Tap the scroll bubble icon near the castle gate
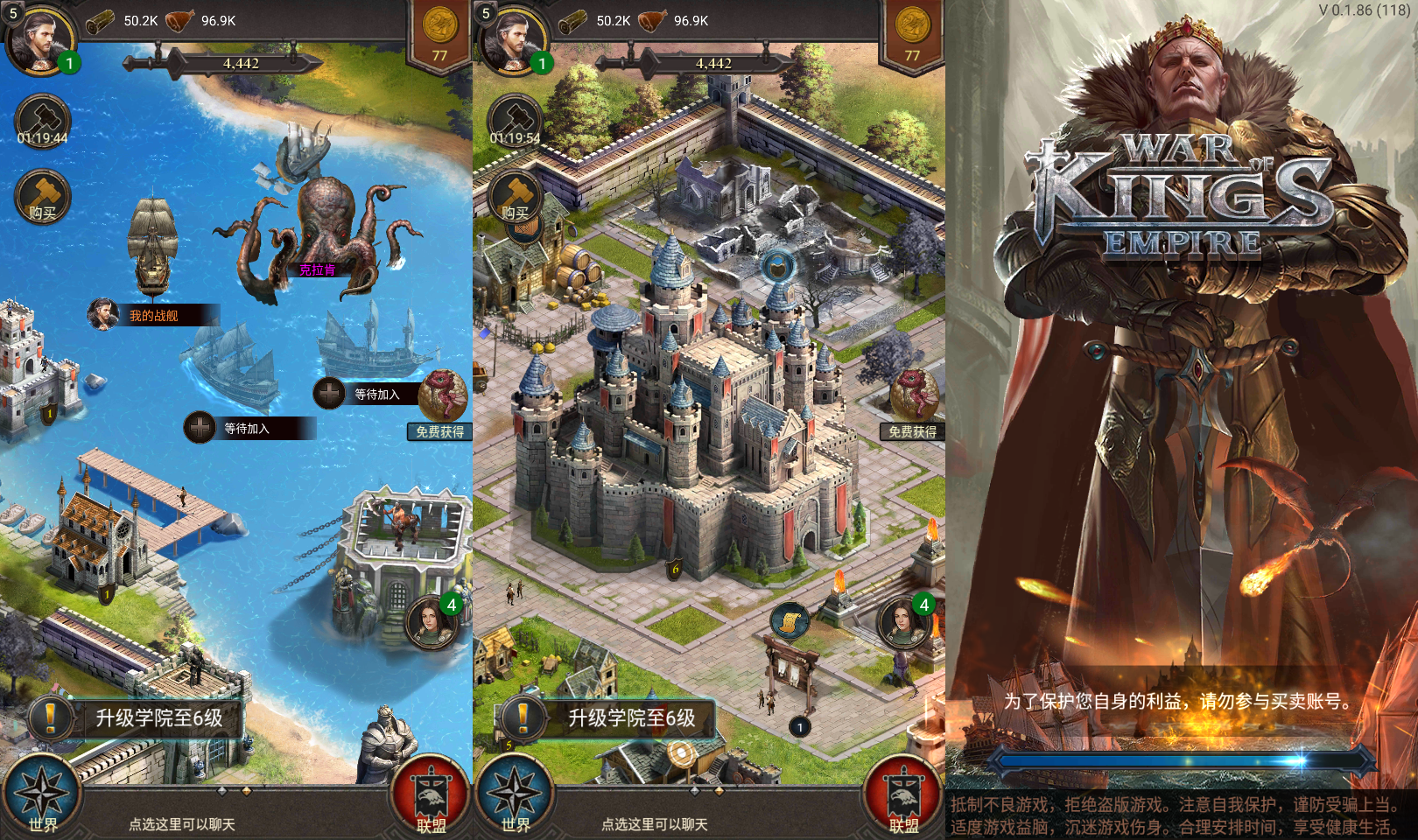The height and width of the screenshot is (840, 1418). click(789, 620)
